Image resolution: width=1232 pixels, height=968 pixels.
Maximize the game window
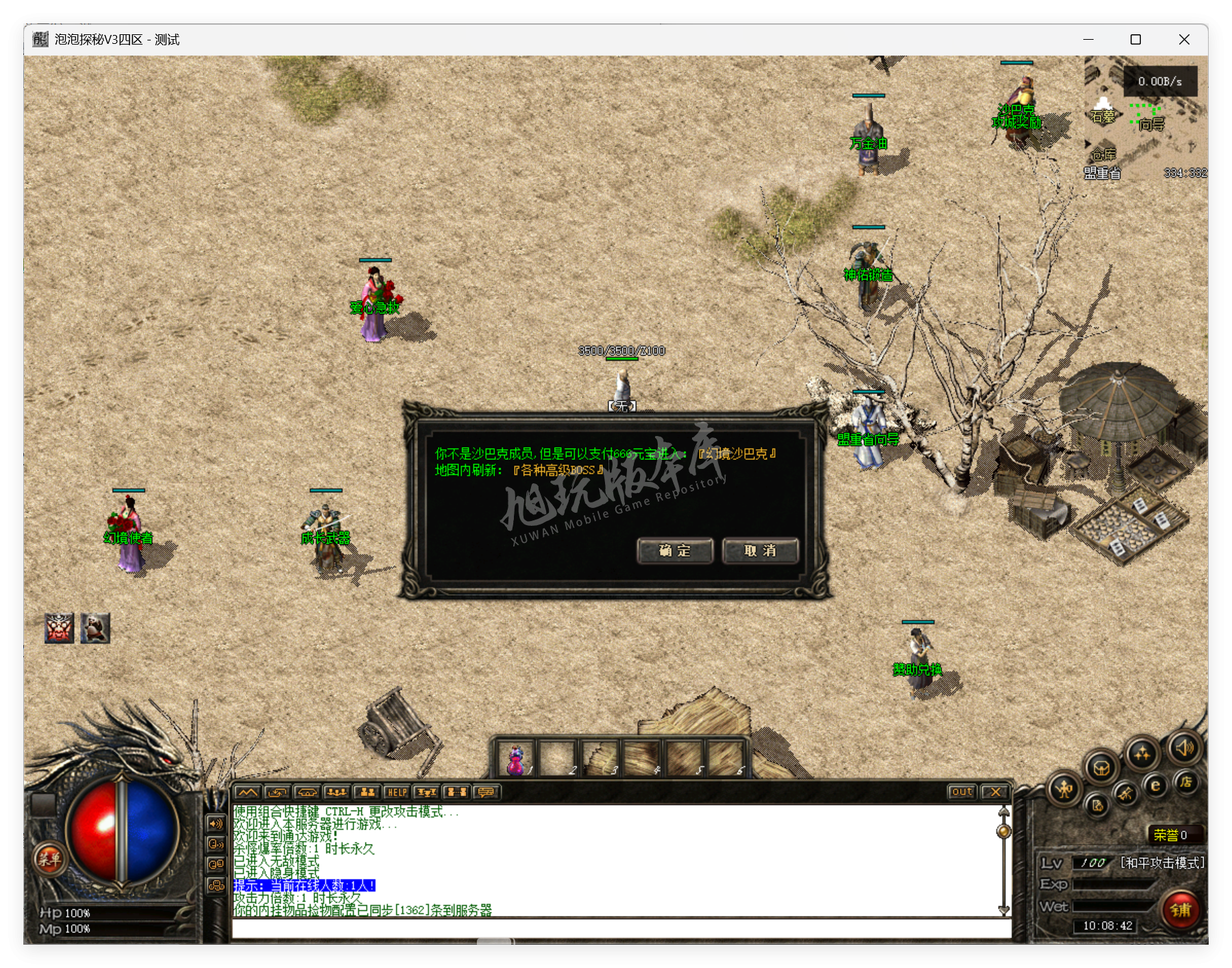(x=1135, y=40)
